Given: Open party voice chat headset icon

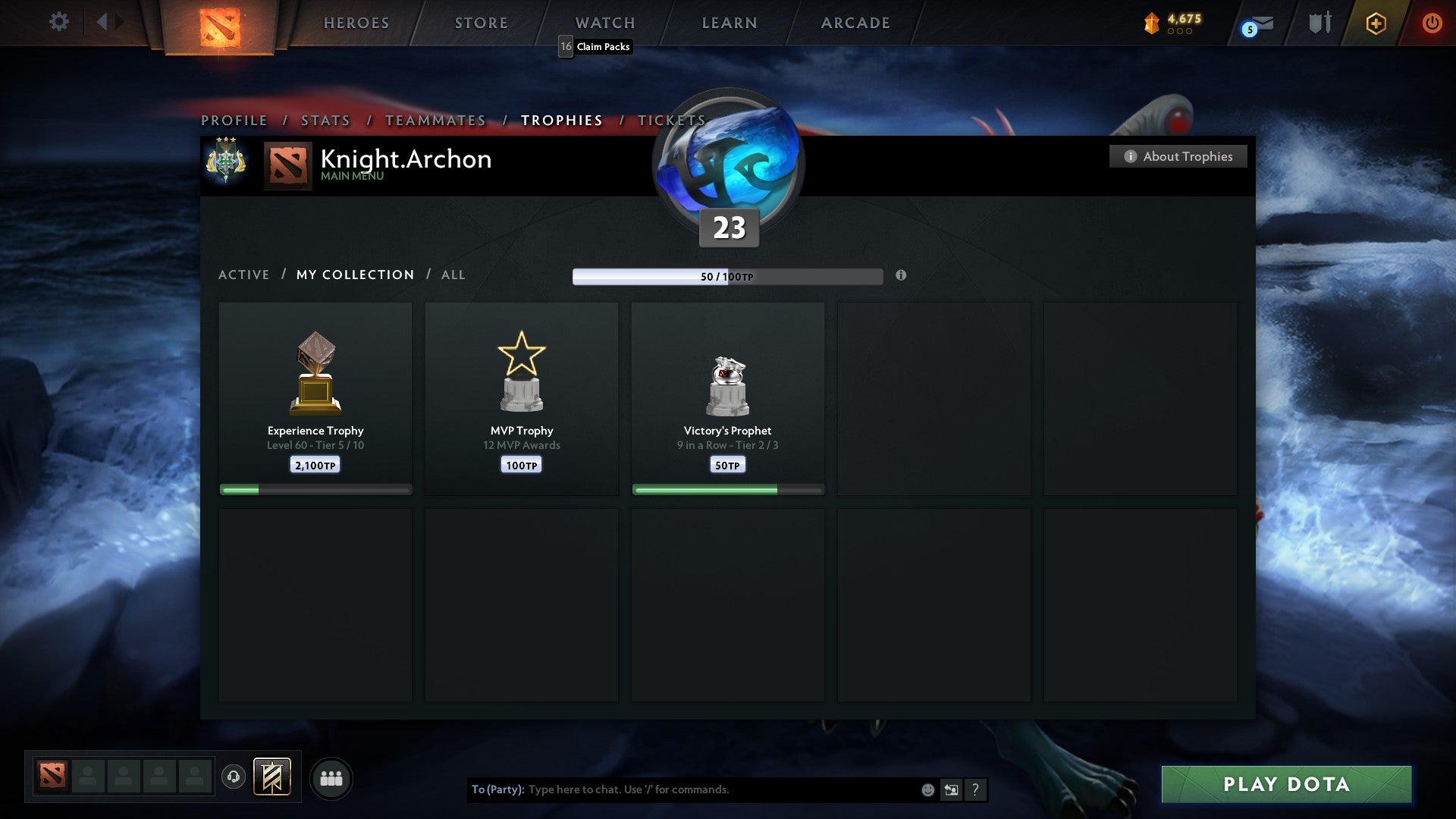Looking at the screenshot, I should point(233,778).
